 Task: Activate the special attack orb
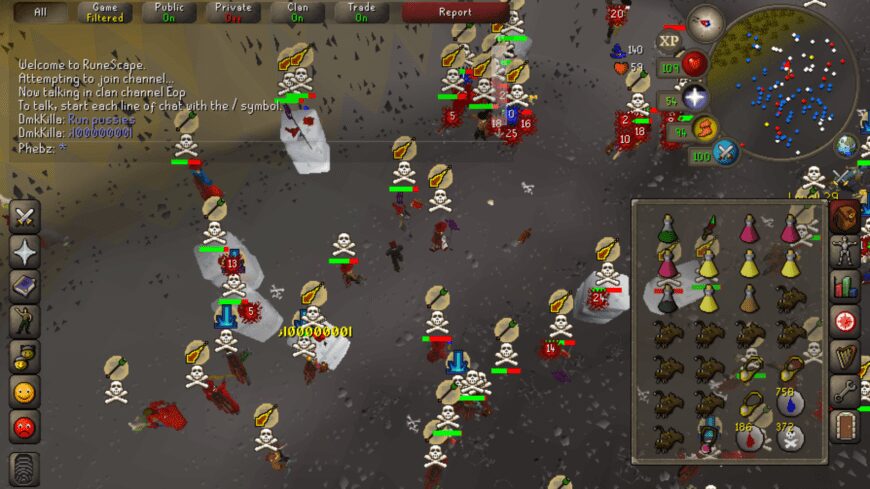point(725,153)
